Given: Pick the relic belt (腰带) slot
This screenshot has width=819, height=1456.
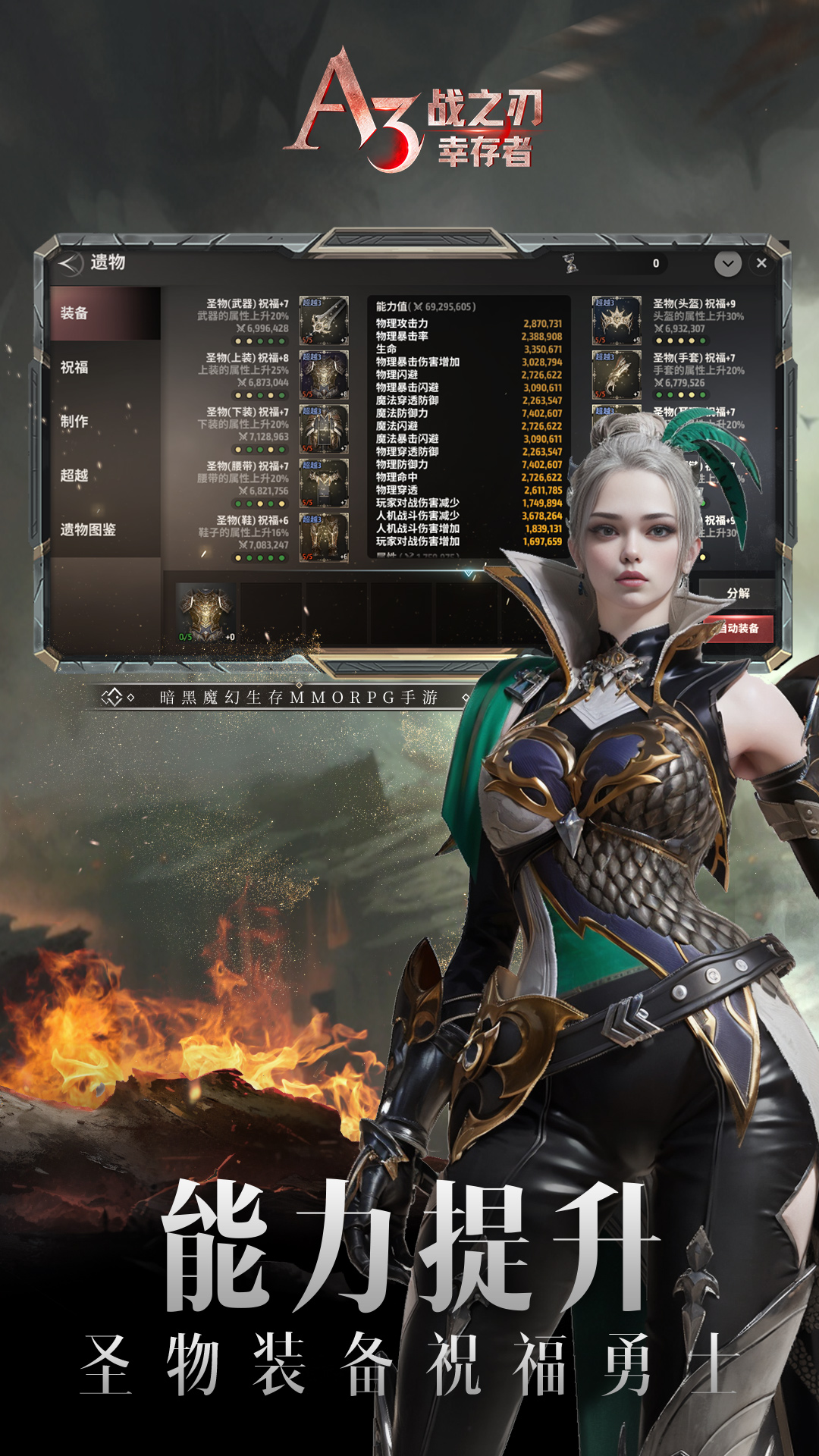Looking at the screenshot, I should coord(324,483).
